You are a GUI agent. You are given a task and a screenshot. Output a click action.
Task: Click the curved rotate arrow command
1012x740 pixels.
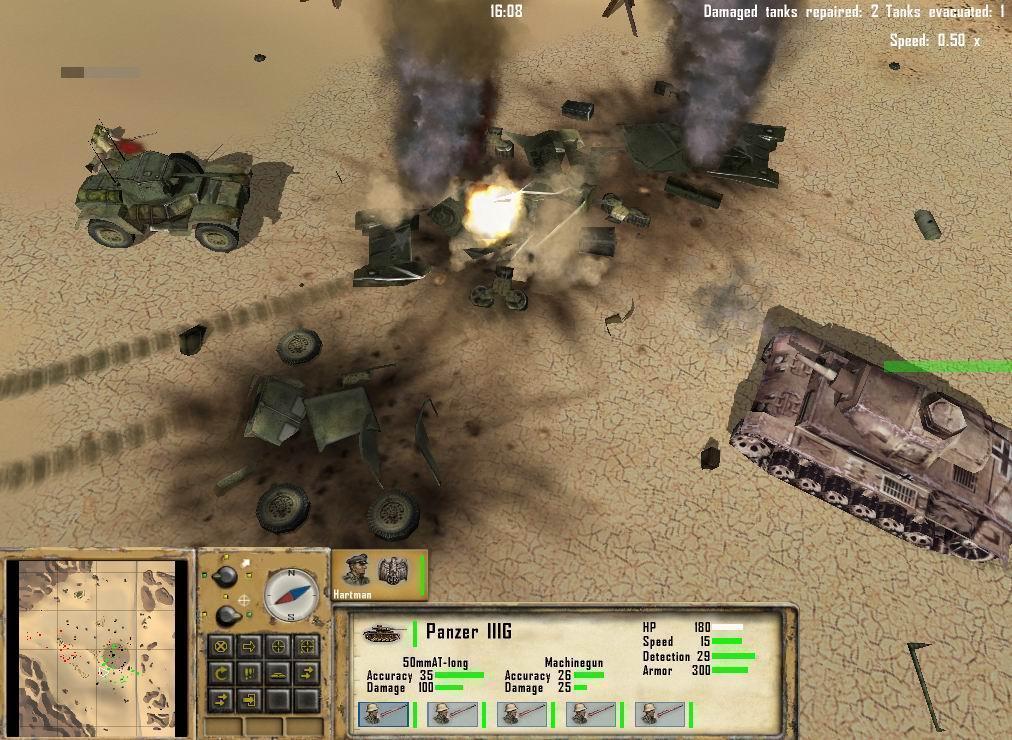(222, 673)
